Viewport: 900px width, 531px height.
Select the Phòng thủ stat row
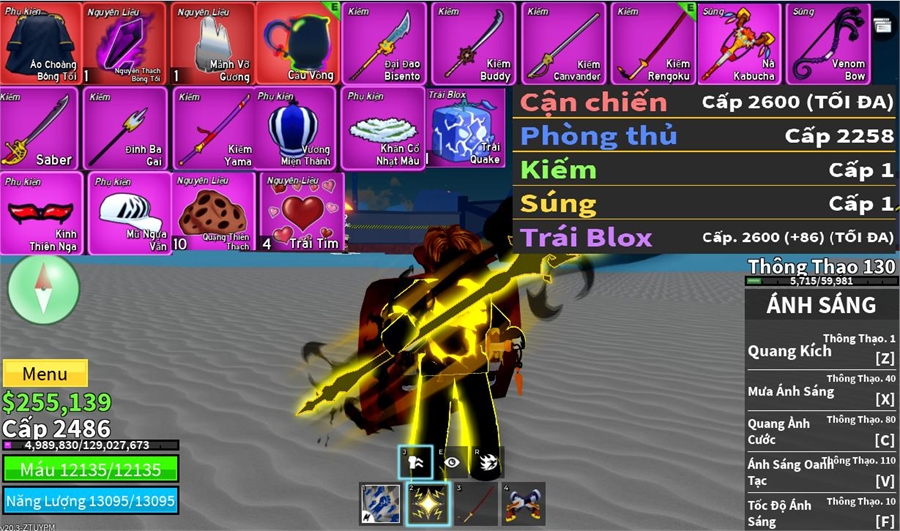tap(706, 135)
